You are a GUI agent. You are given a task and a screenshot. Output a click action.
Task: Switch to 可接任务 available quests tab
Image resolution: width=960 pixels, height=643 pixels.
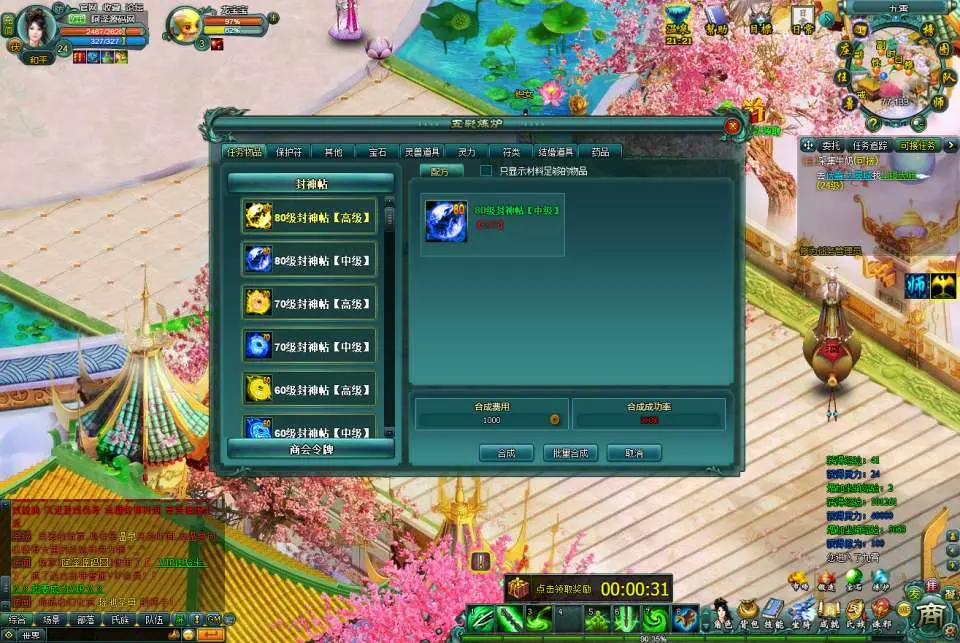click(x=917, y=146)
